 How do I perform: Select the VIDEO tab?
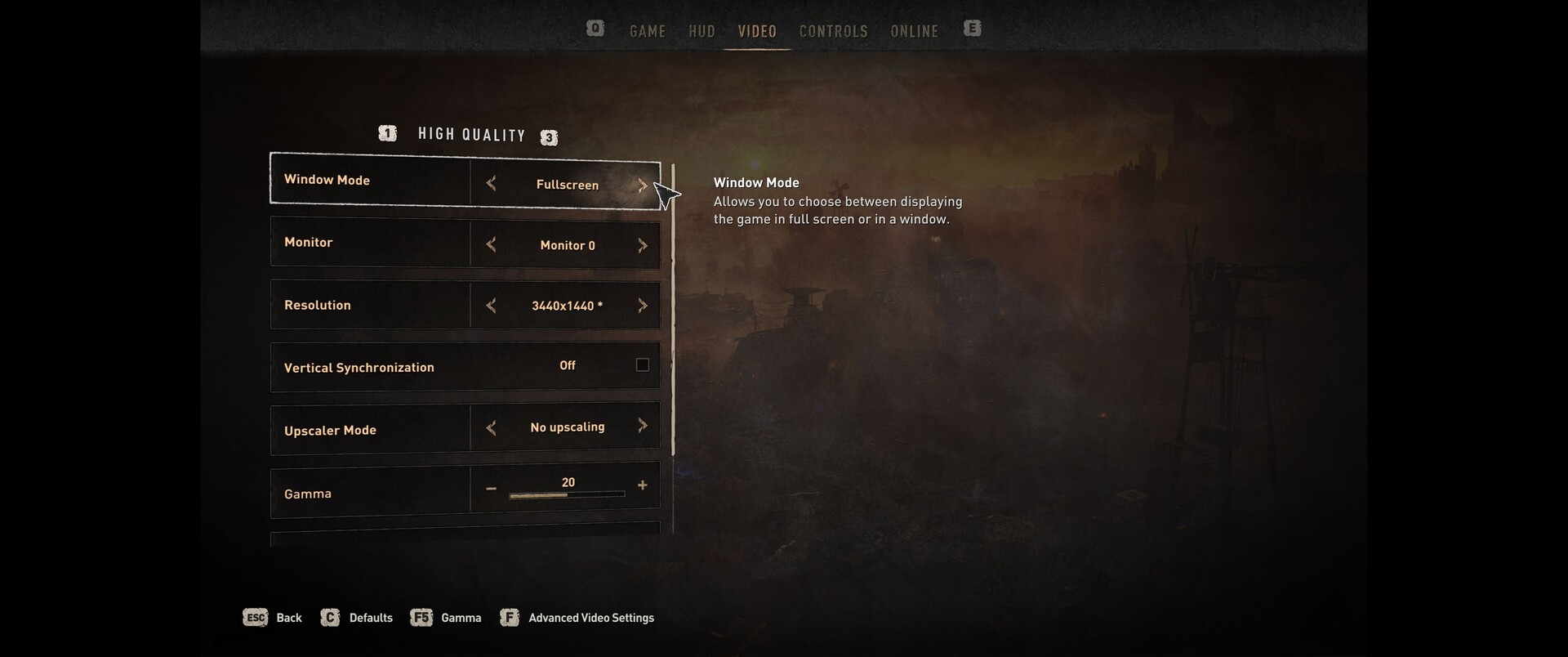coord(757,31)
